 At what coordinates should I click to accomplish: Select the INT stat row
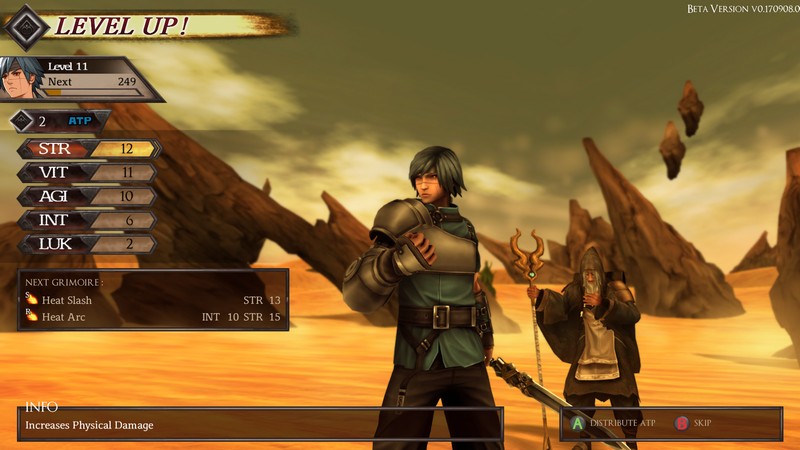point(88,221)
